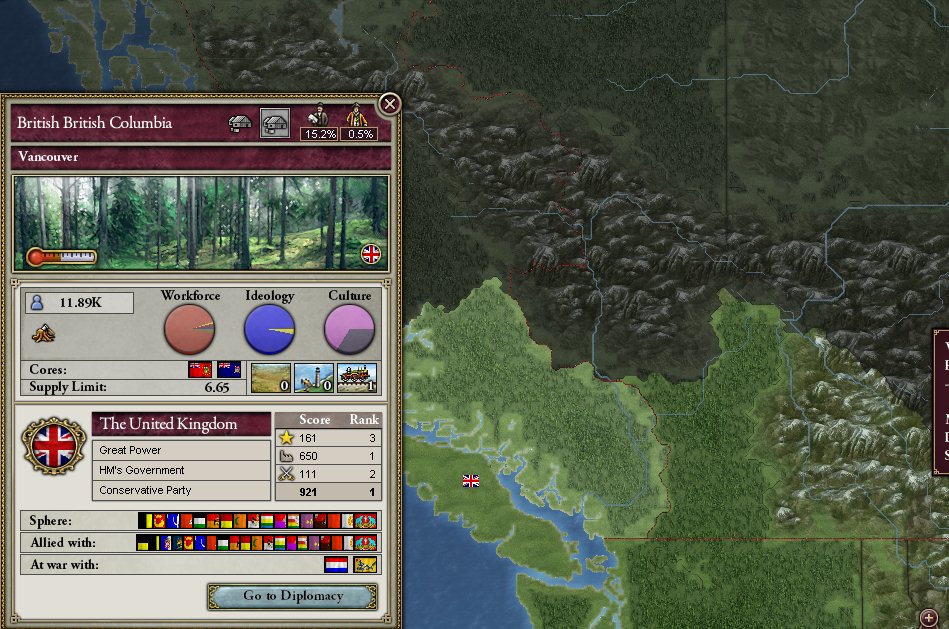The width and height of the screenshot is (949, 629).
Task: Click the population count box
Action: click(x=80, y=302)
